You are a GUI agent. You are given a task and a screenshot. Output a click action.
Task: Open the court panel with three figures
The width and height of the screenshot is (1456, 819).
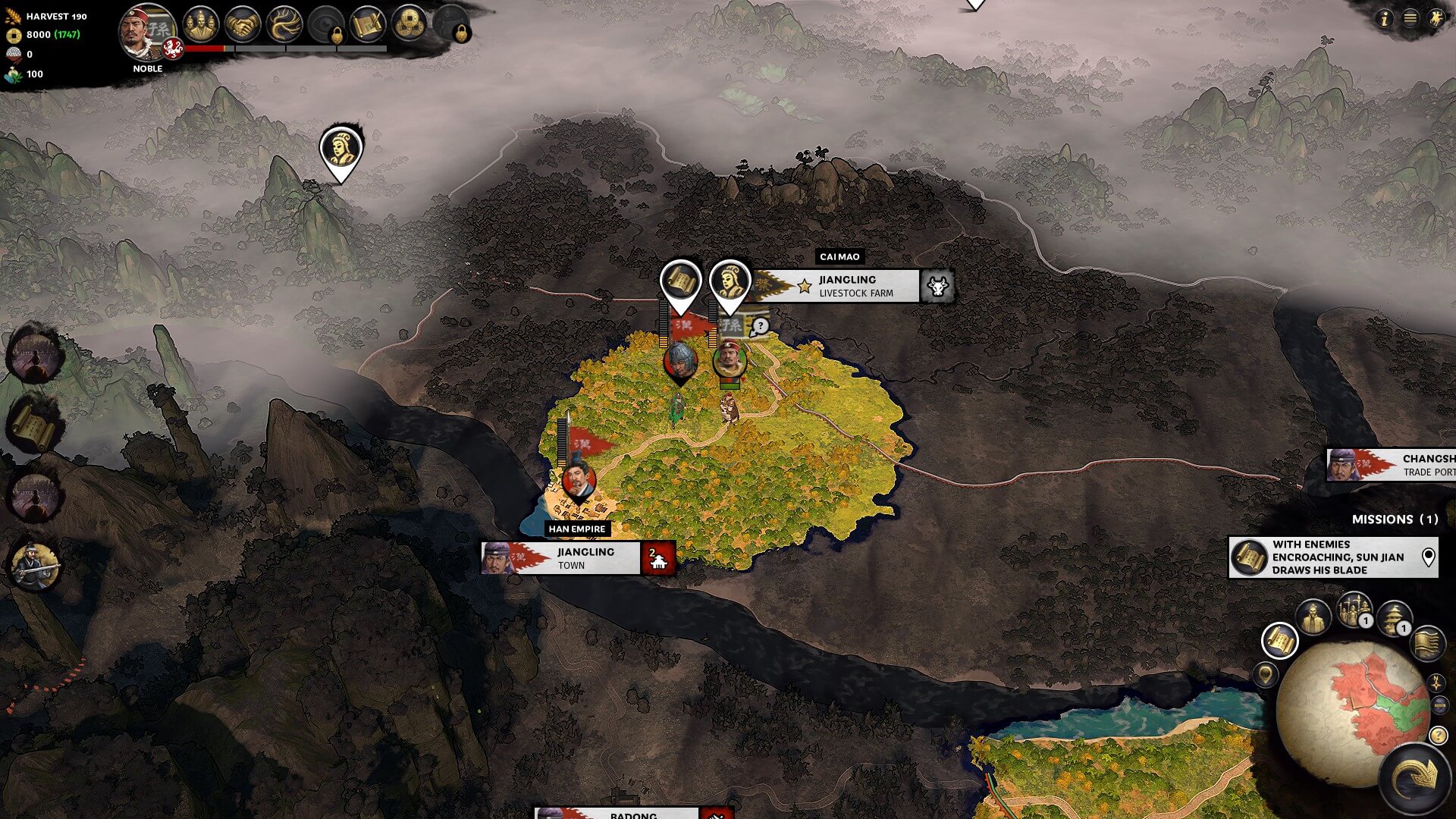point(200,24)
